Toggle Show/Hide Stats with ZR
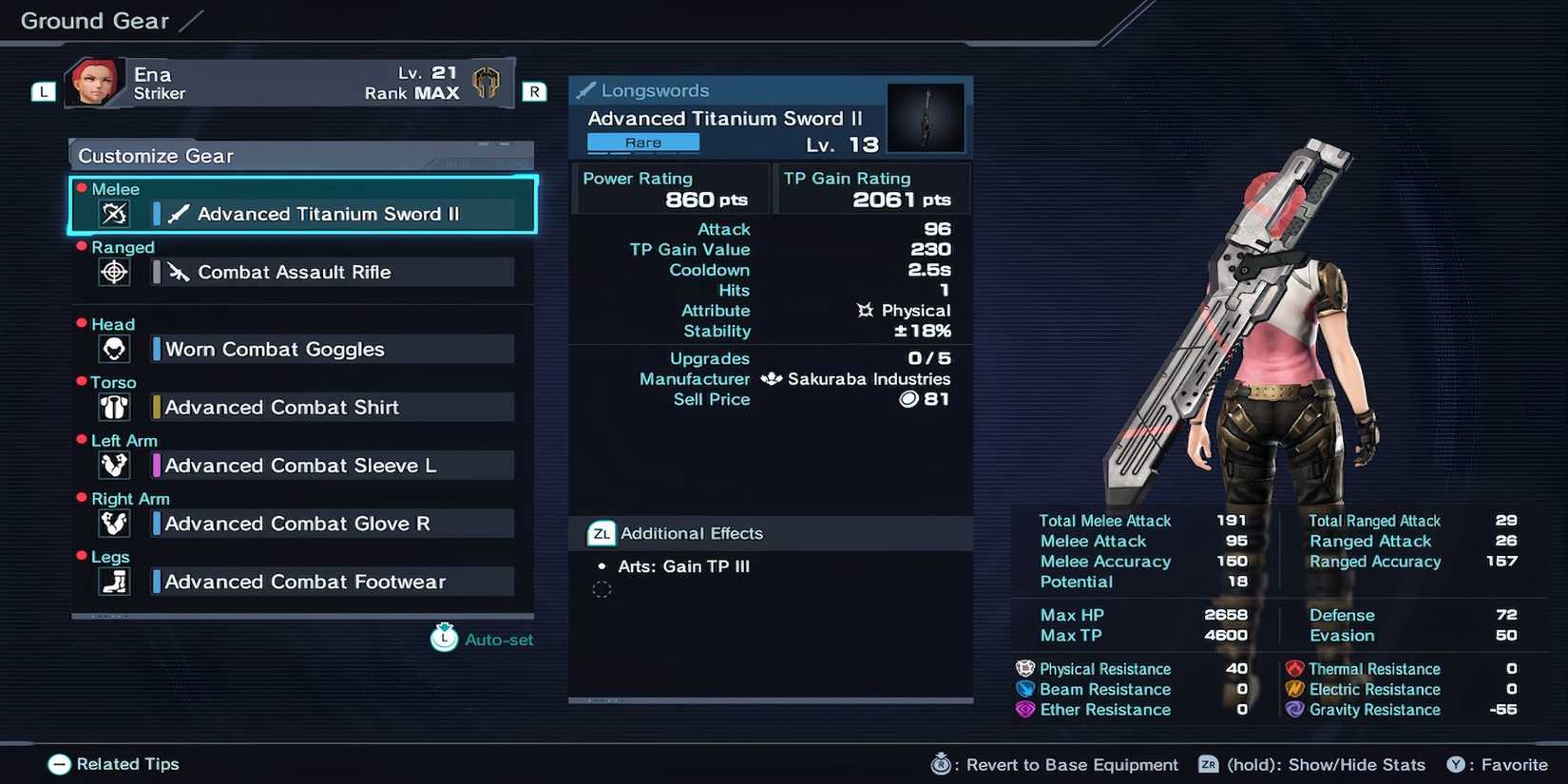 click(x=1208, y=764)
